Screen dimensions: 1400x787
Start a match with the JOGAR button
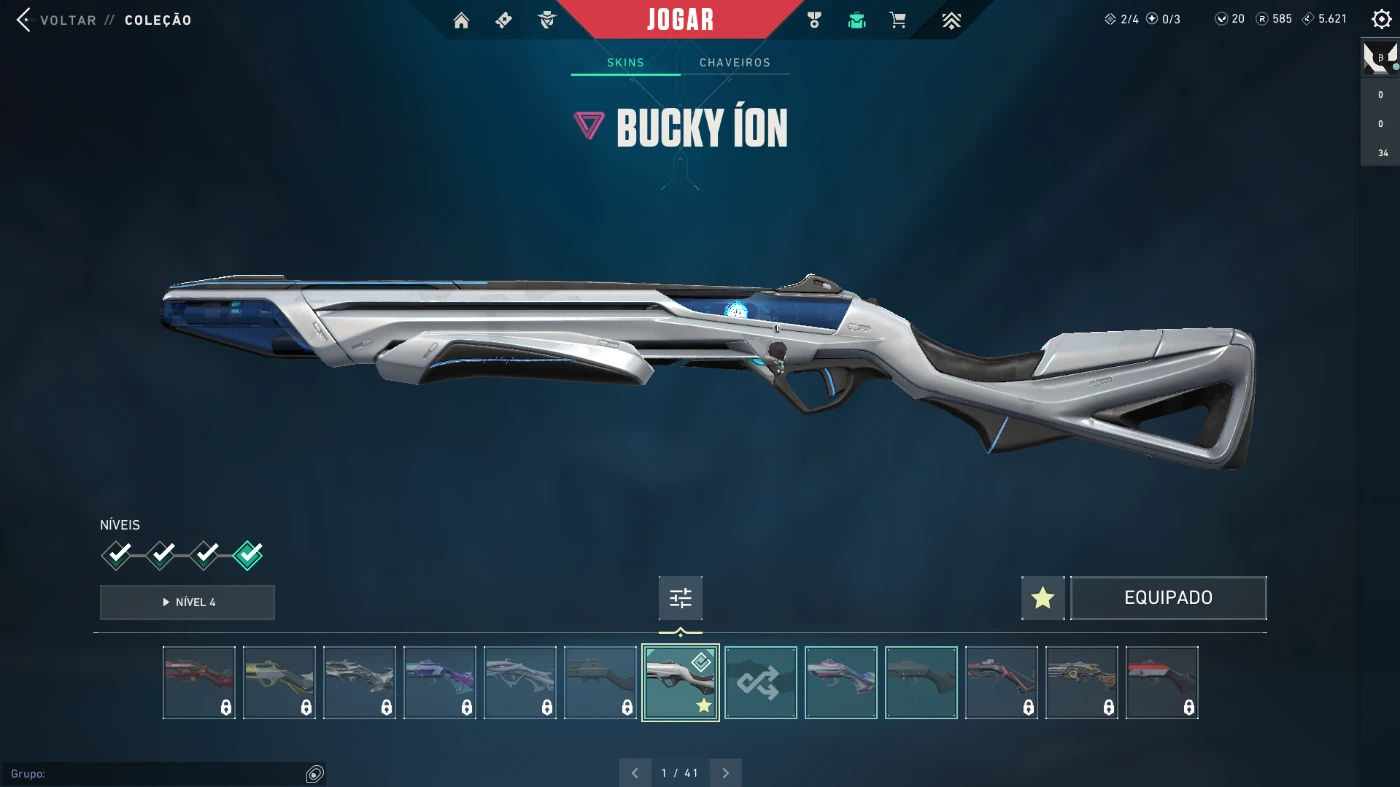point(680,20)
